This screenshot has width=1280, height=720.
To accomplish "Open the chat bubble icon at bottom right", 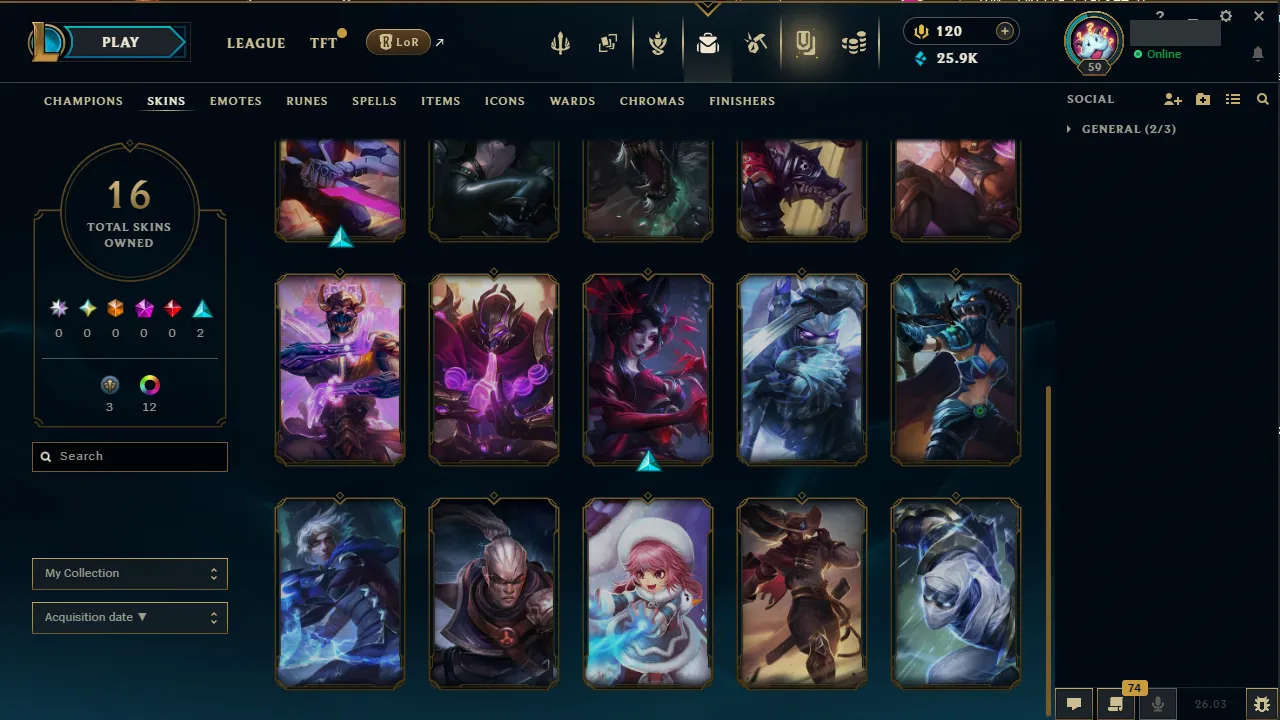I will click(x=1074, y=703).
